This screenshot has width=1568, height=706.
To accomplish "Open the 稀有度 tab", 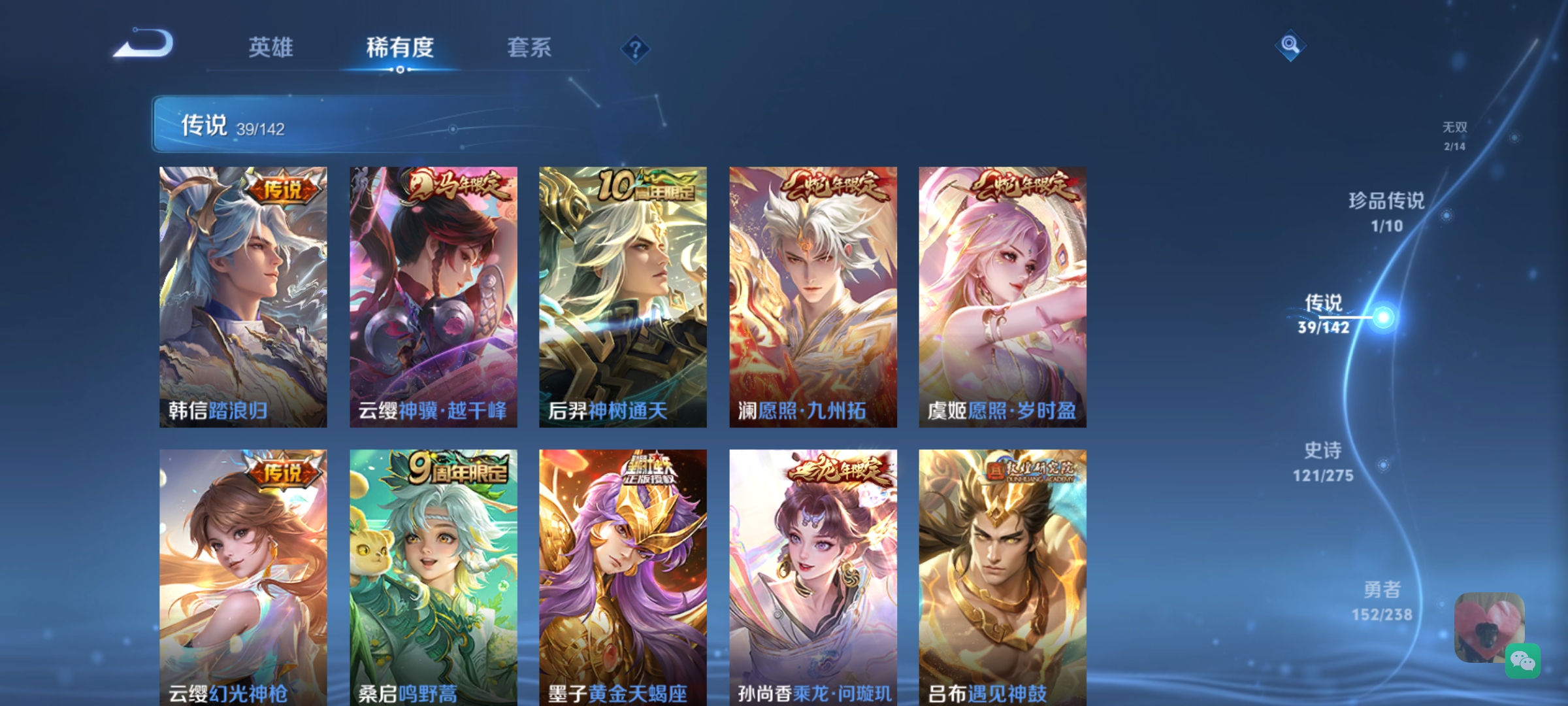I will pyautogui.click(x=400, y=48).
